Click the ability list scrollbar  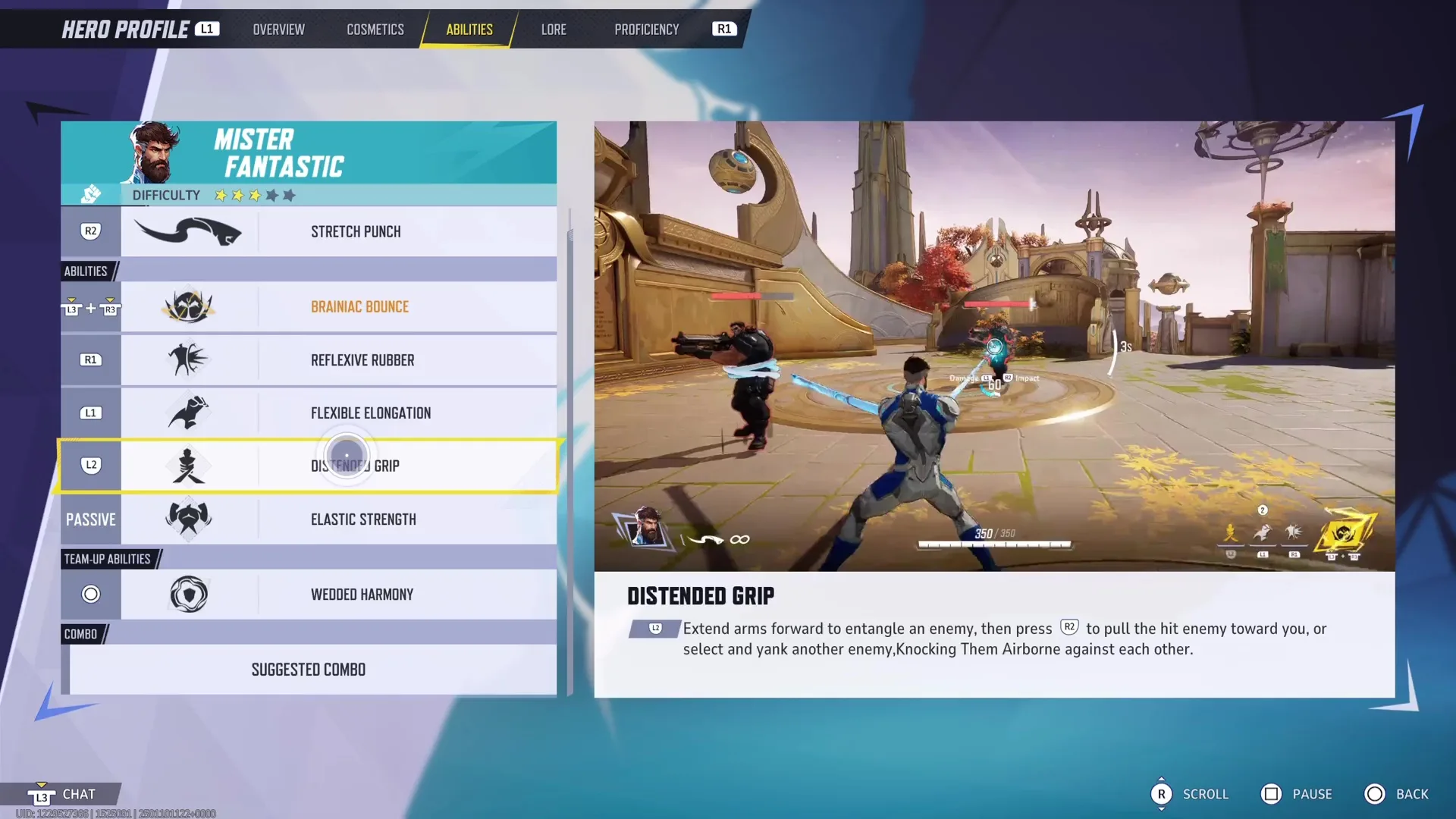pyautogui.click(x=570, y=455)
